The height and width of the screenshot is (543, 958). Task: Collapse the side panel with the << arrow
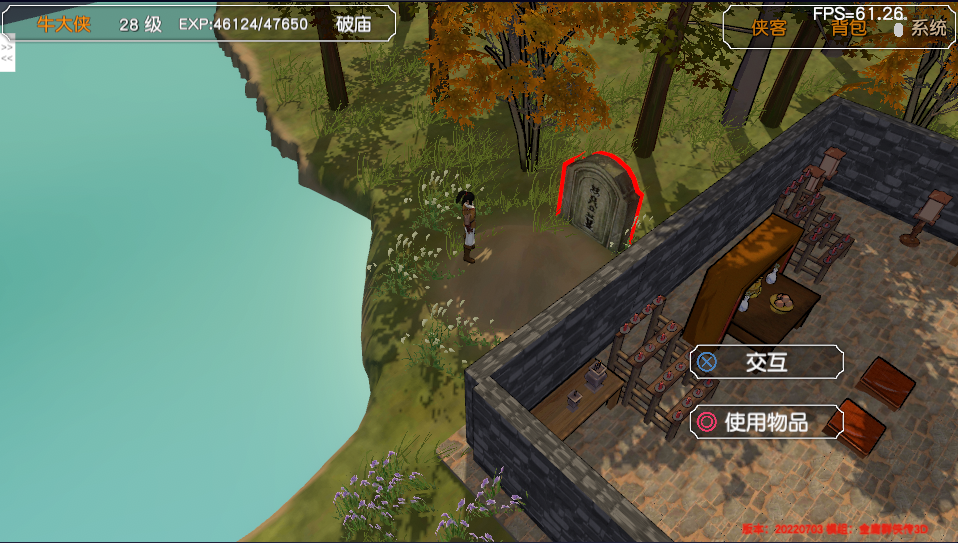point(7,58)
